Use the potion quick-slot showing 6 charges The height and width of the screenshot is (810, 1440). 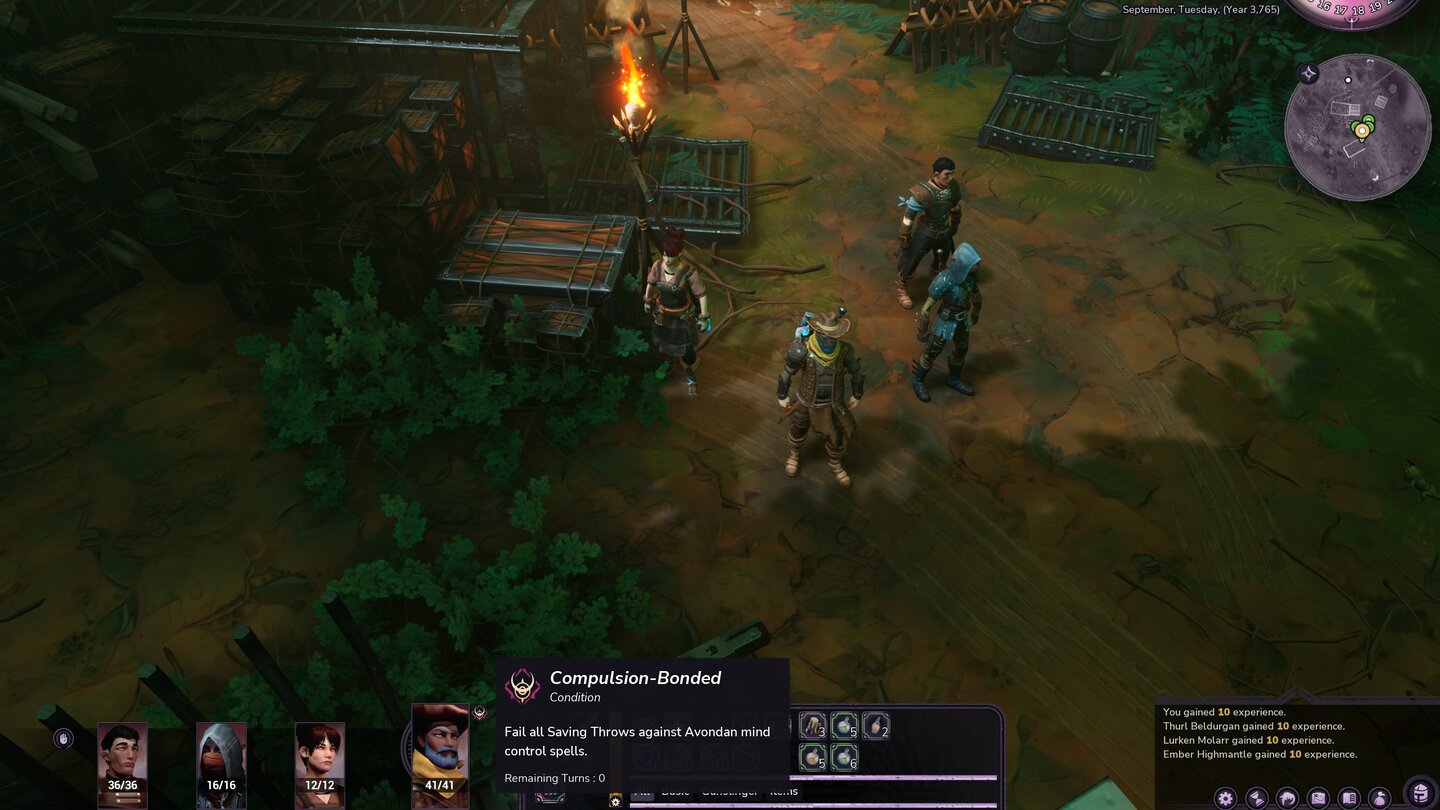pyautogui.click(x=845, y=757)
